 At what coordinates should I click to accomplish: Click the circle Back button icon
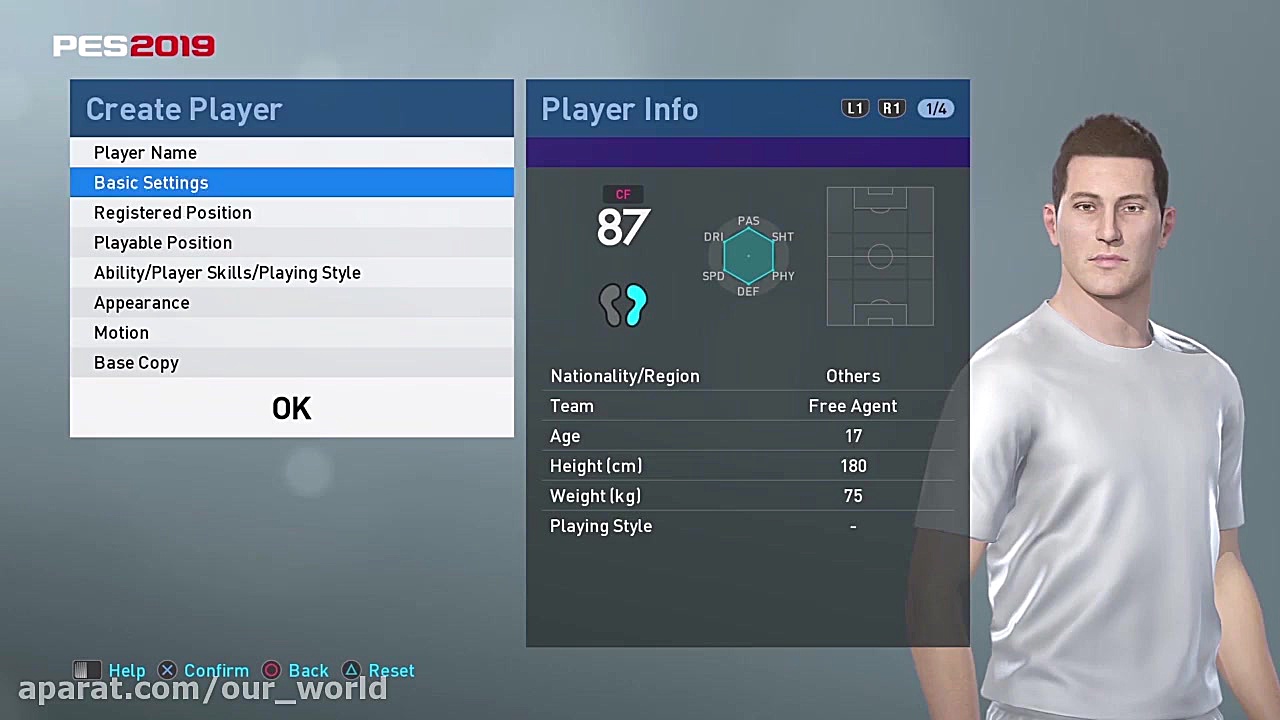271,670
